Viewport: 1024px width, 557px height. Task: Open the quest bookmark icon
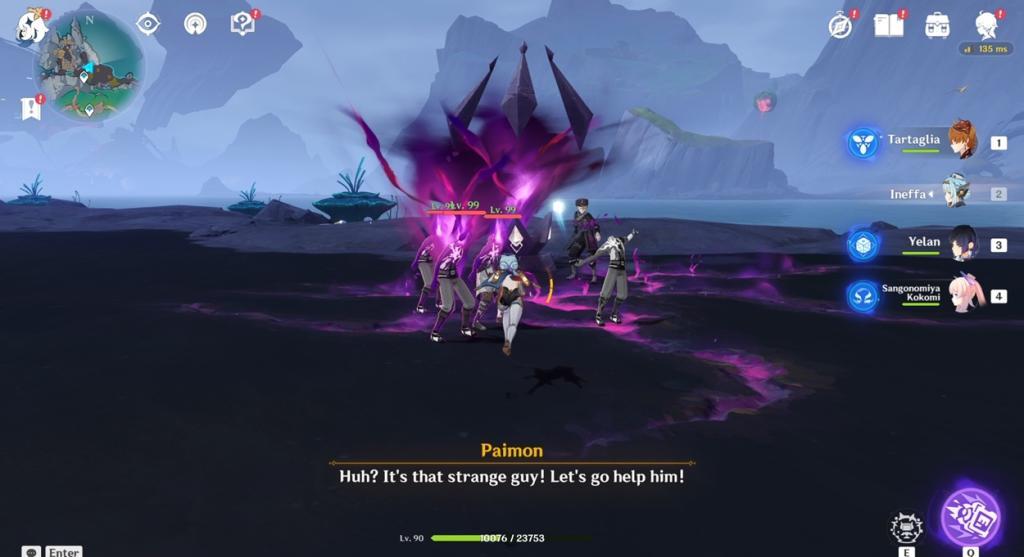[x=31, y=108]
